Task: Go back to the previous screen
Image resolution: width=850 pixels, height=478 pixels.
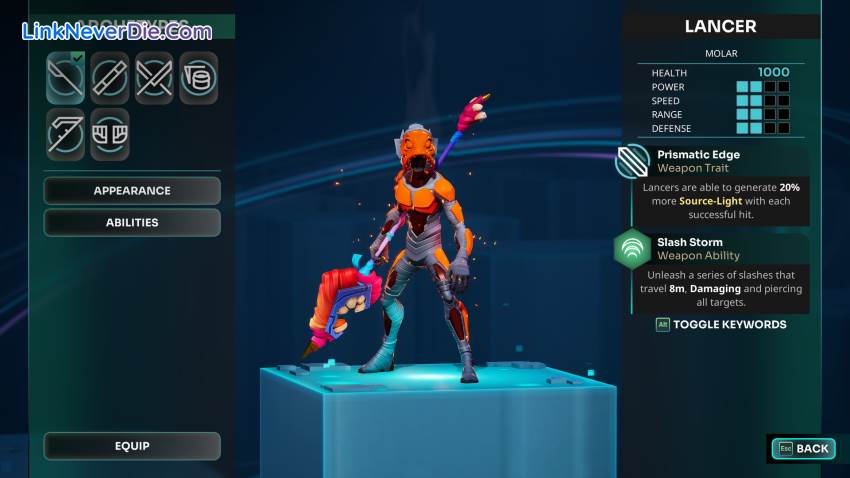Action: (x=802, y=449)
